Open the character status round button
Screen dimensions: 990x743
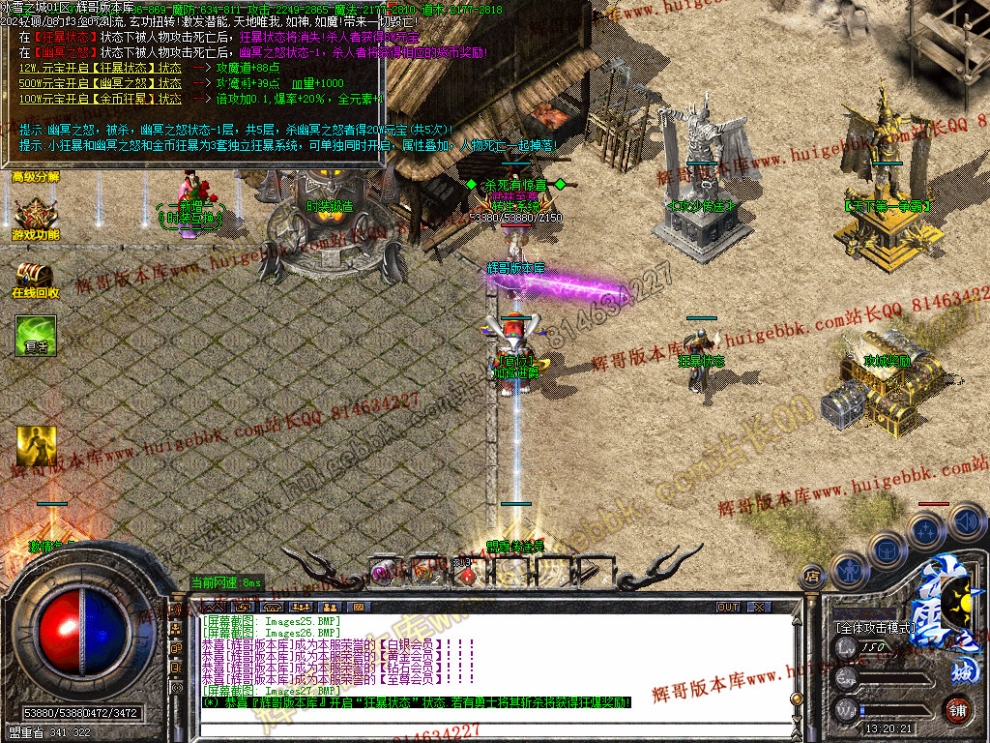(x=848, y=571)
